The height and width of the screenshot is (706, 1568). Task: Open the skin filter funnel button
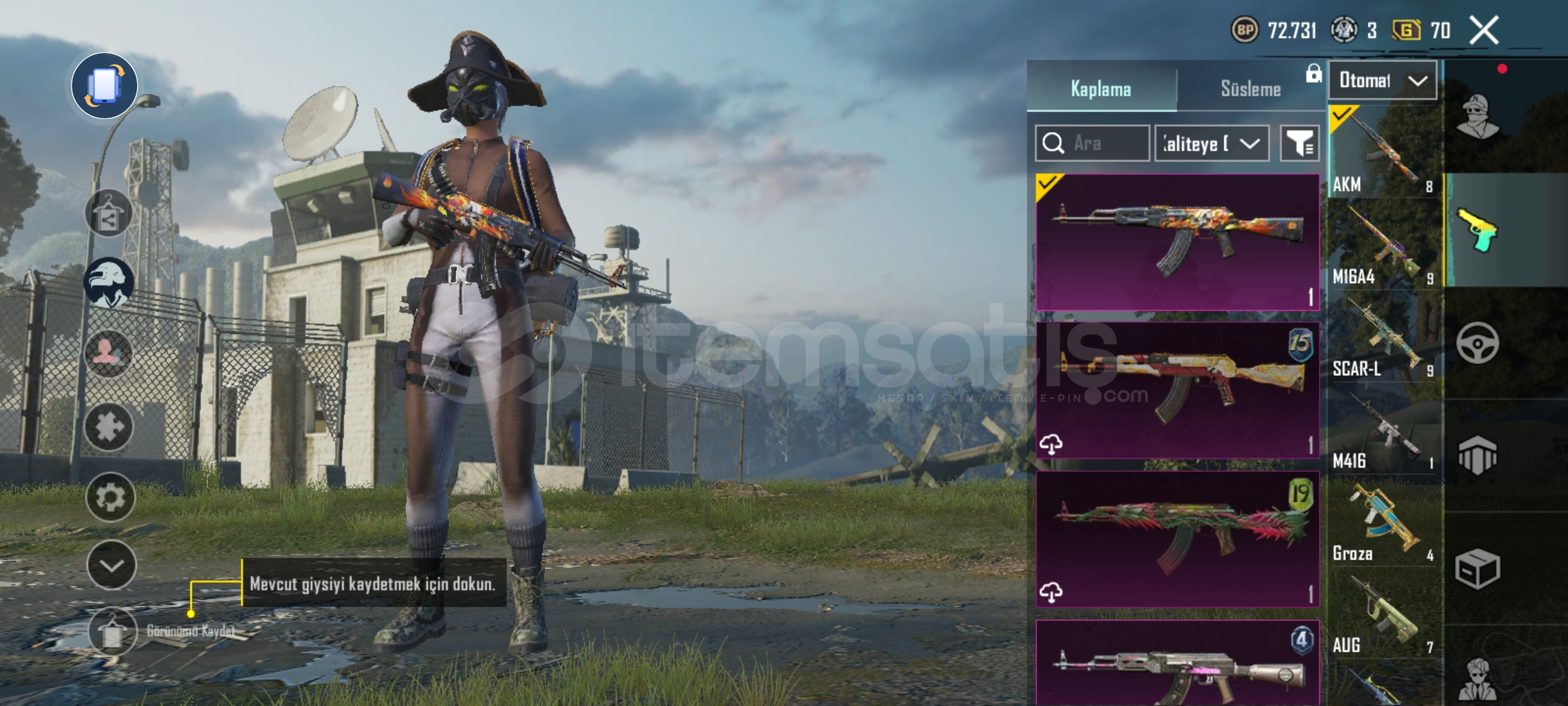(x=1299, y=143)
